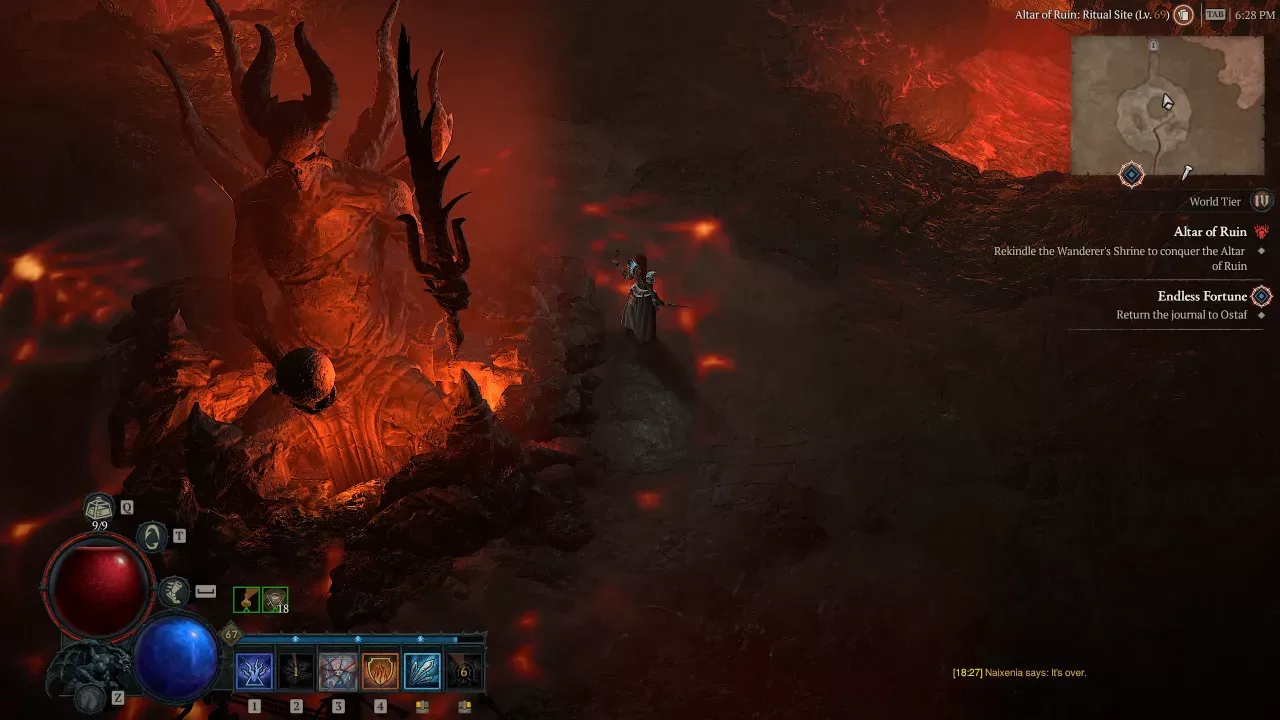The width and height of the screenshot is (1280, 720).
Task: Click the upgrade arrow above skill slot 2
Action: click(x=295, y=638)
